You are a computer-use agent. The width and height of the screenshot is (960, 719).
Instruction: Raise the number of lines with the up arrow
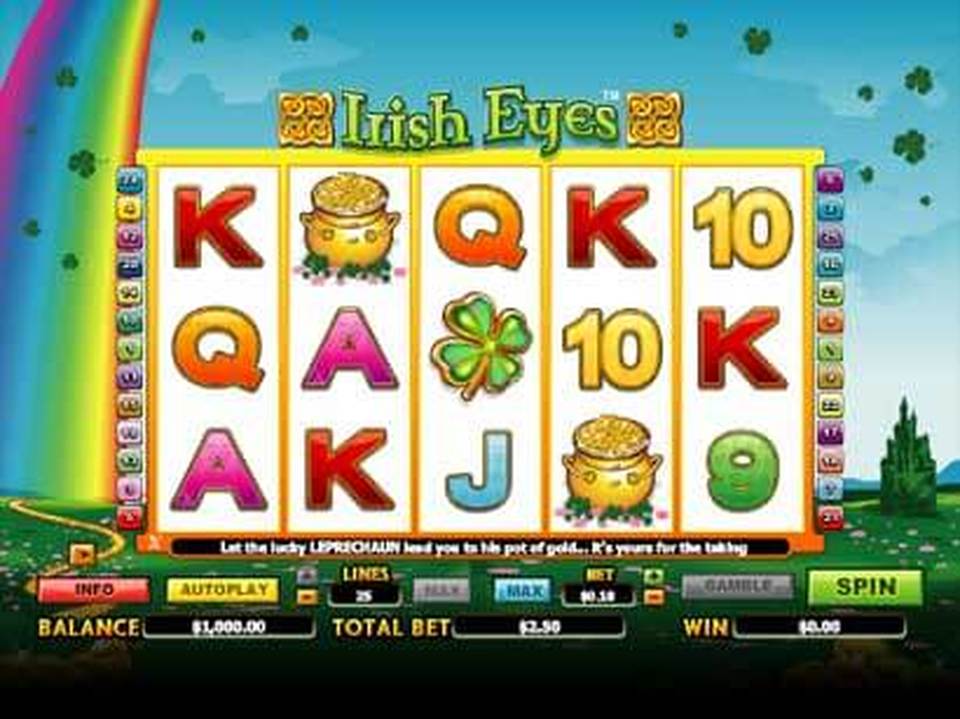pyautogui.click(x=308, y=576)
